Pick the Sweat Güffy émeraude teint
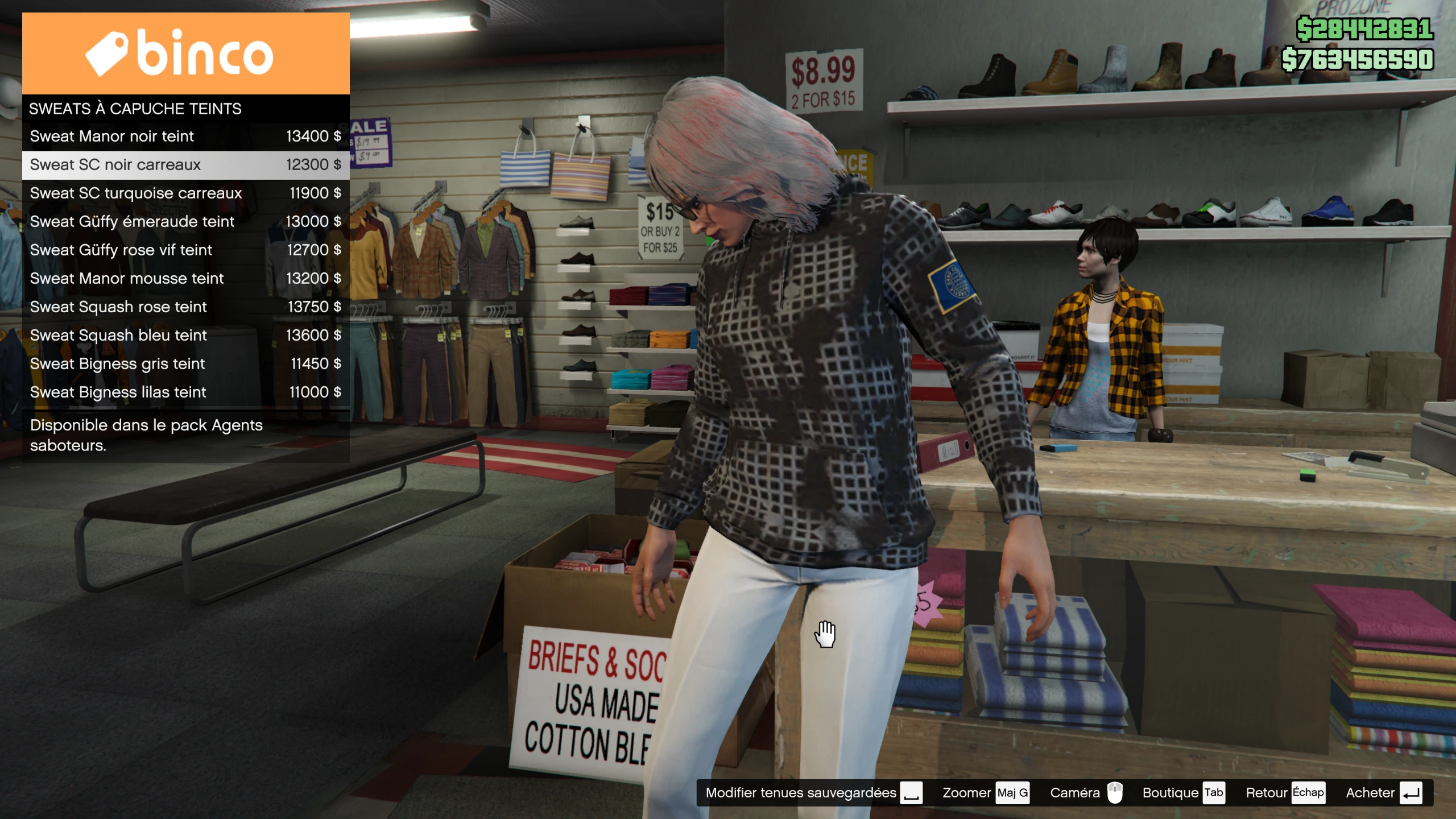This screenshot has width=1456, height=819. point(185,222)
